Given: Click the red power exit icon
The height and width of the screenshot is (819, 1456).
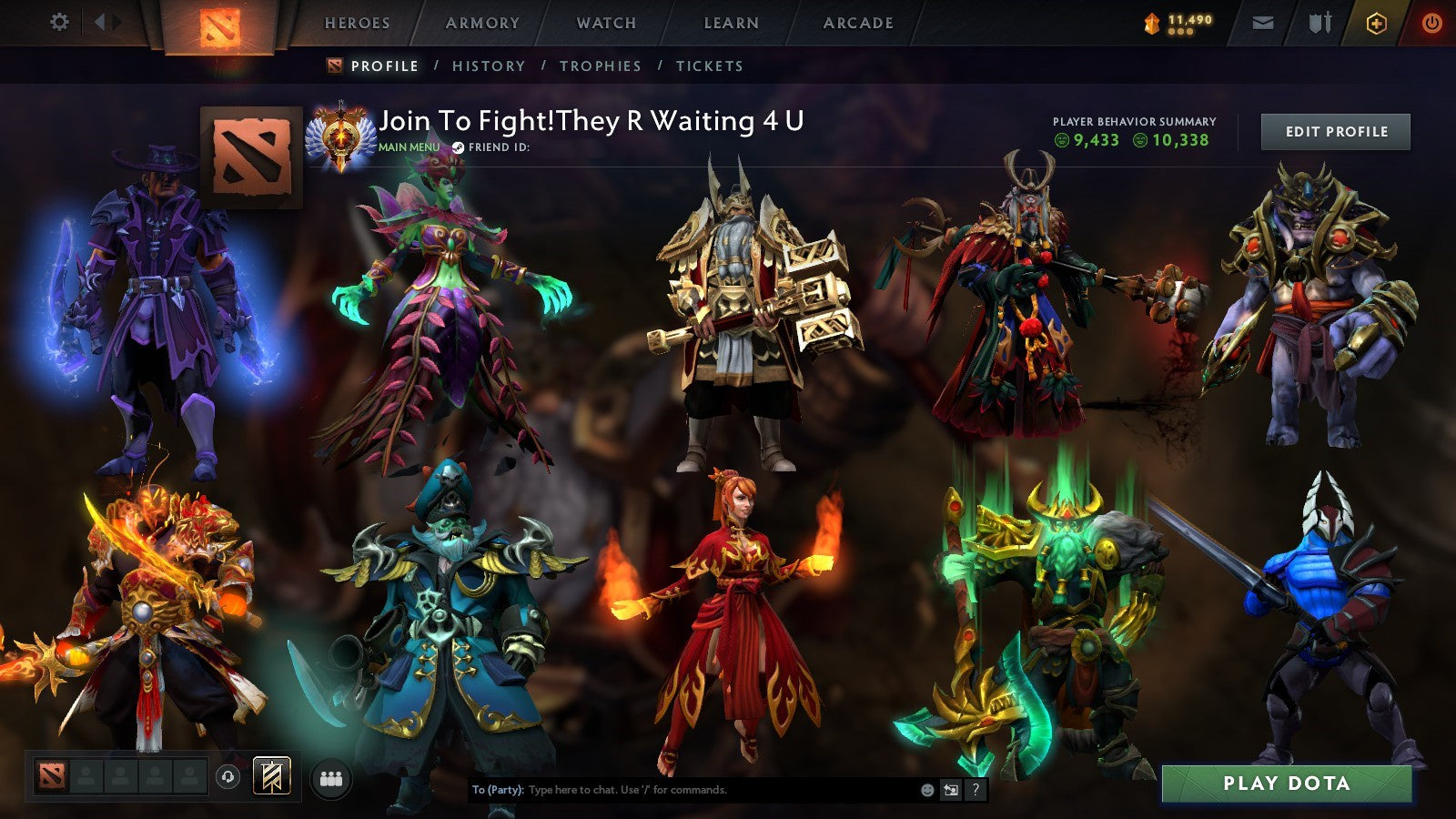Looking at the screenshot, I should (x=1430, y=22).
